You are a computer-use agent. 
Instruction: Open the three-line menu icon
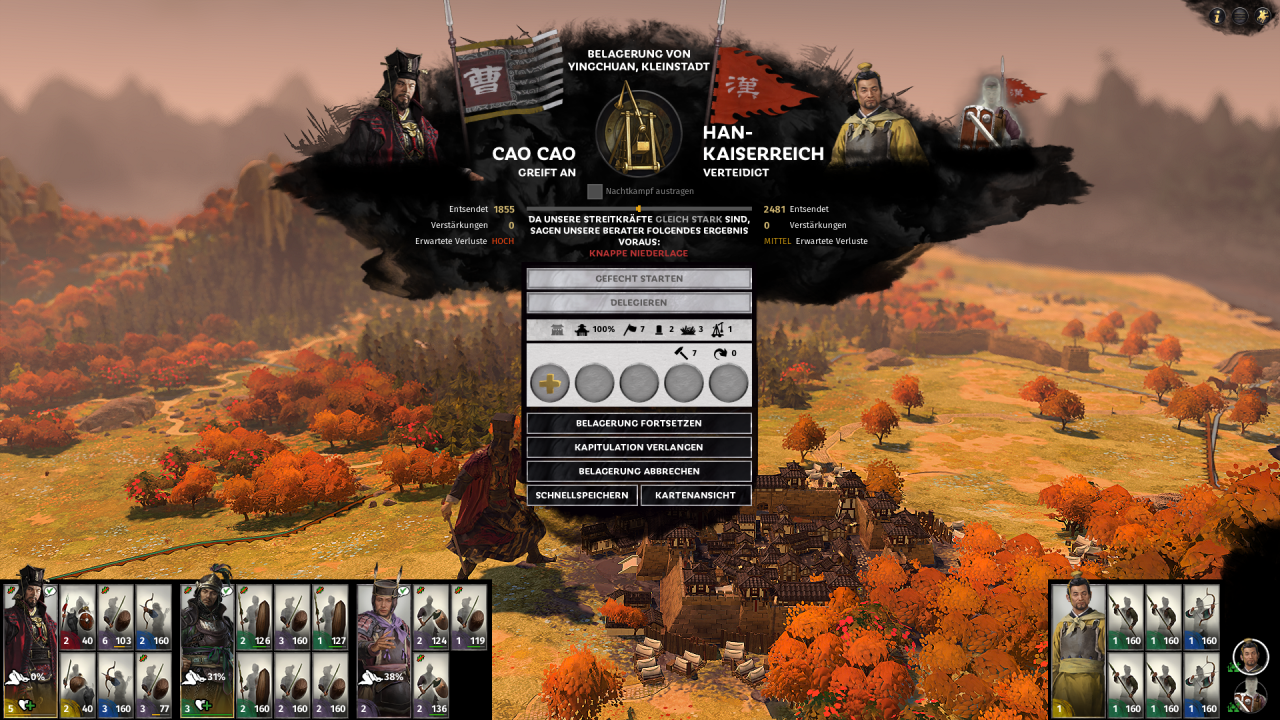(1240, 16)
